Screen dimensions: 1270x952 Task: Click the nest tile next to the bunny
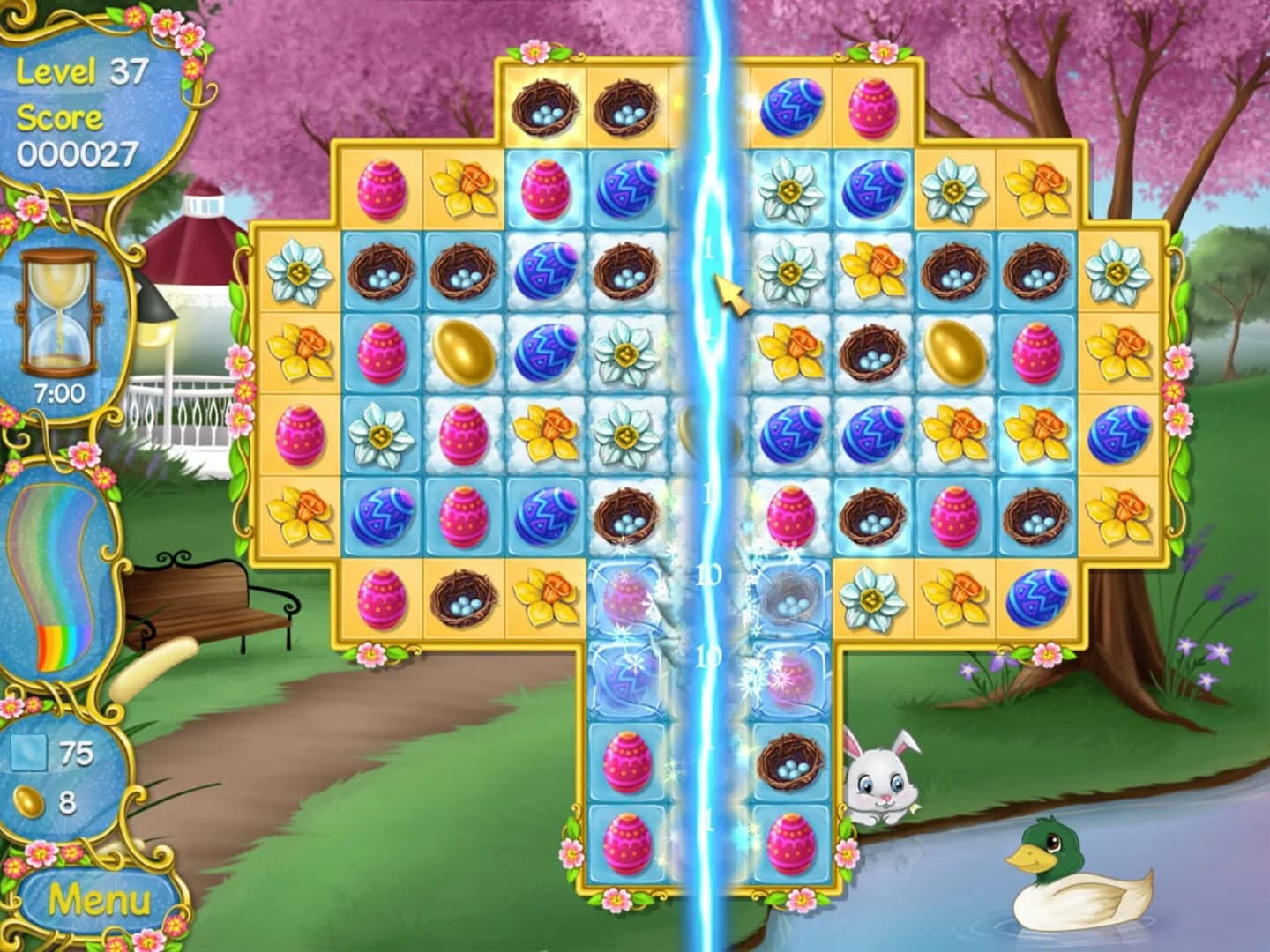pos(788,767)
